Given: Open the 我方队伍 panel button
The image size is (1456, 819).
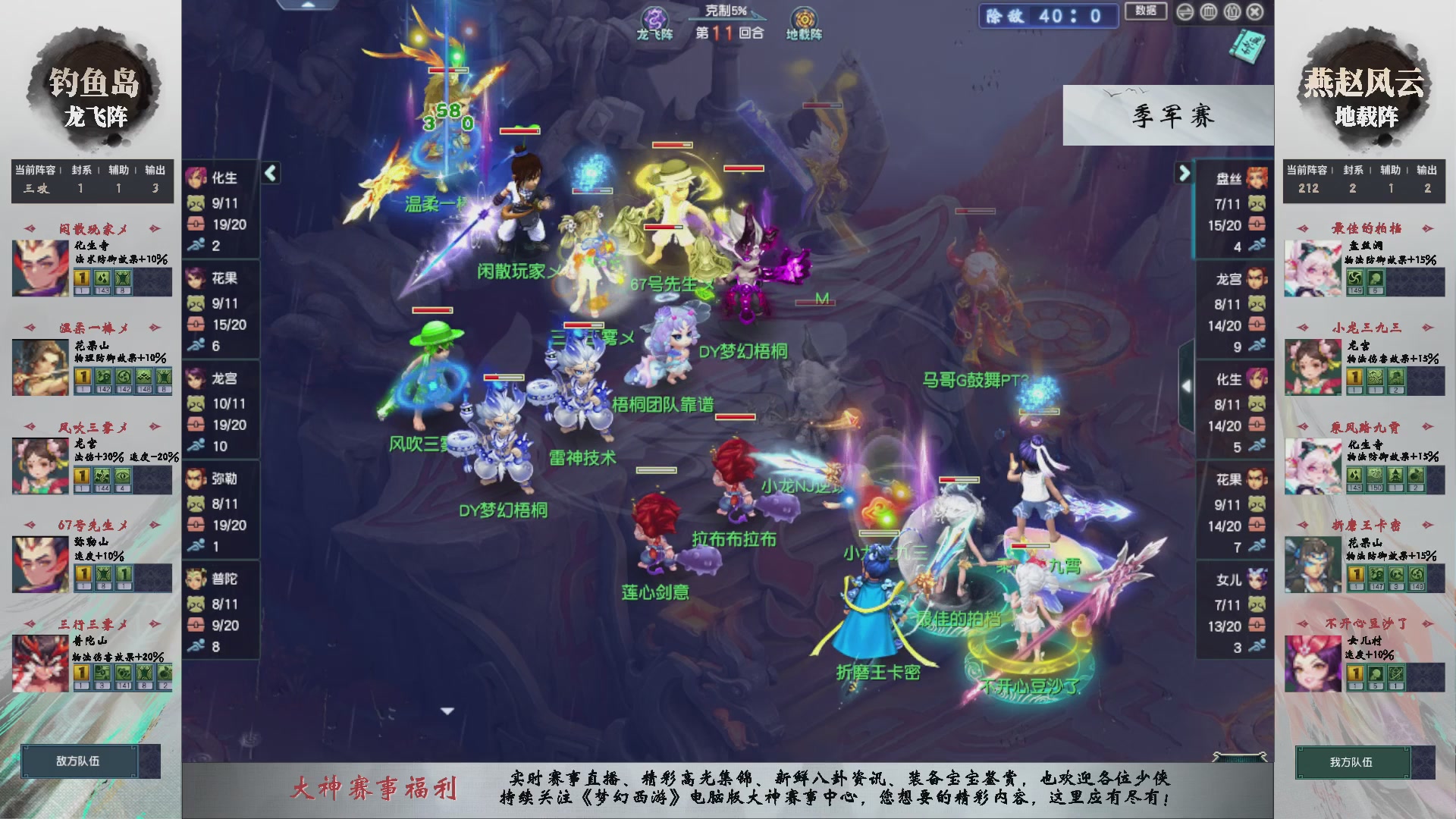Looking at the screenshot, I should 1355,764.
